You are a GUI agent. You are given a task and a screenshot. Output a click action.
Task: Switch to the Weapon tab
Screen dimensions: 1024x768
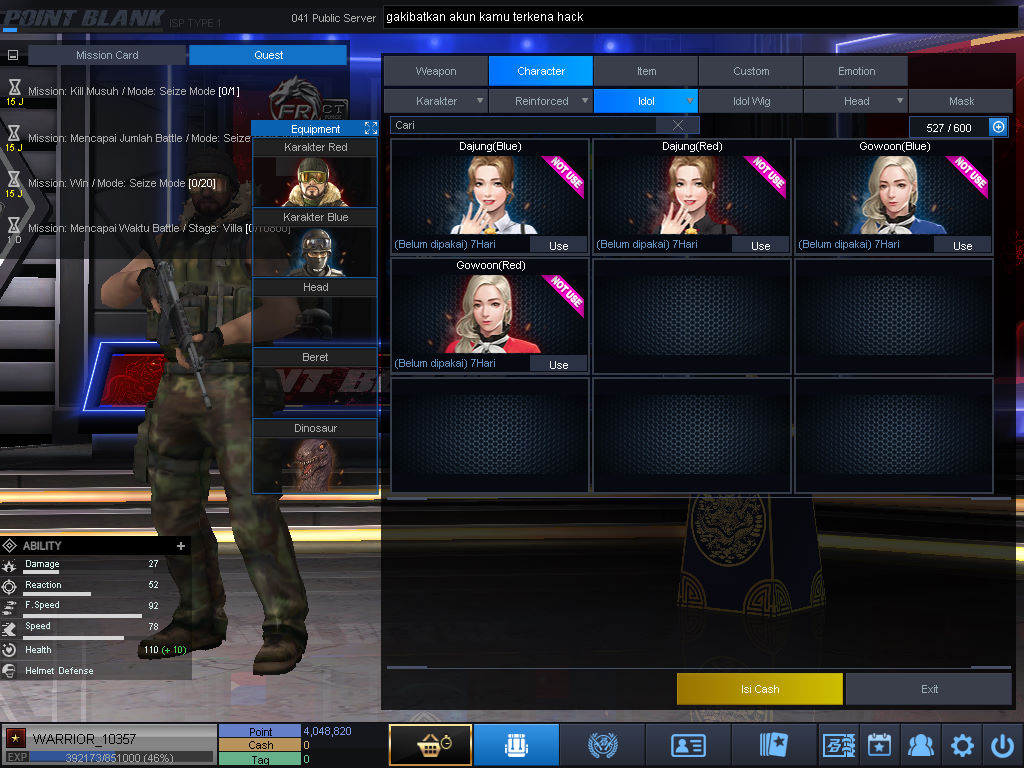[436, 71]
